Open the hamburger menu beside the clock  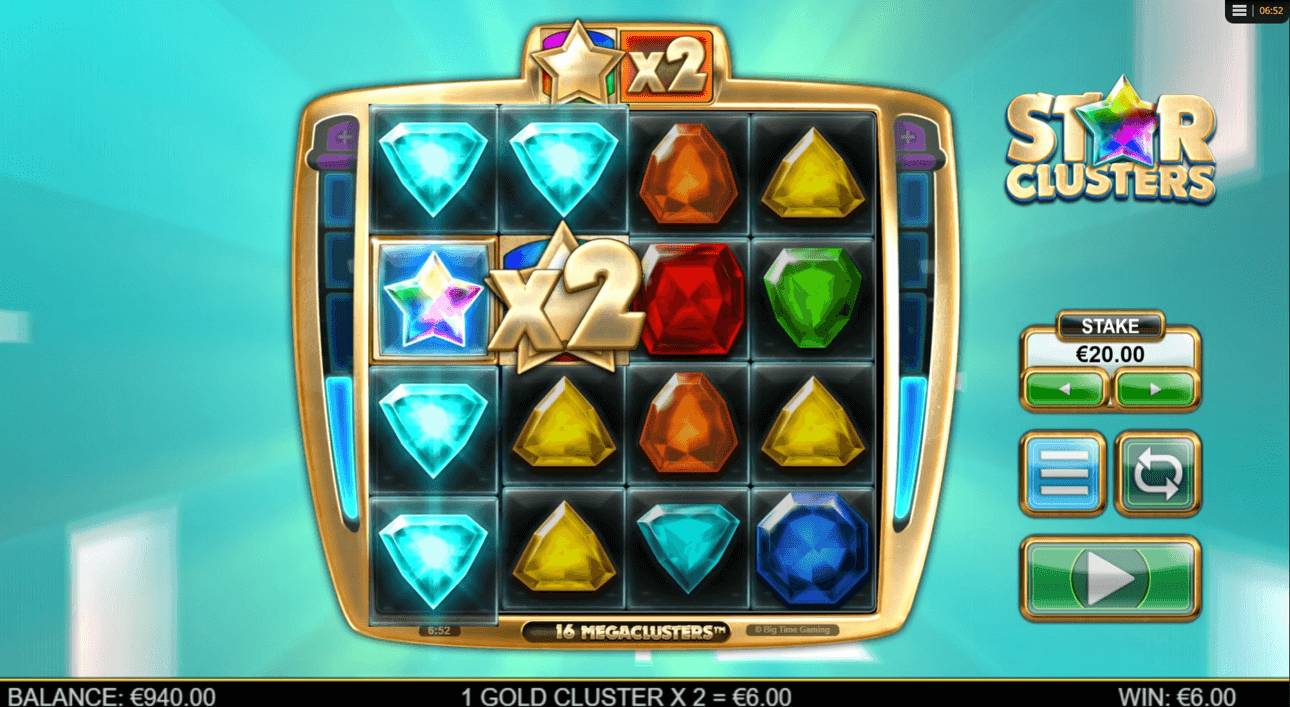(x=1239, y=11)
